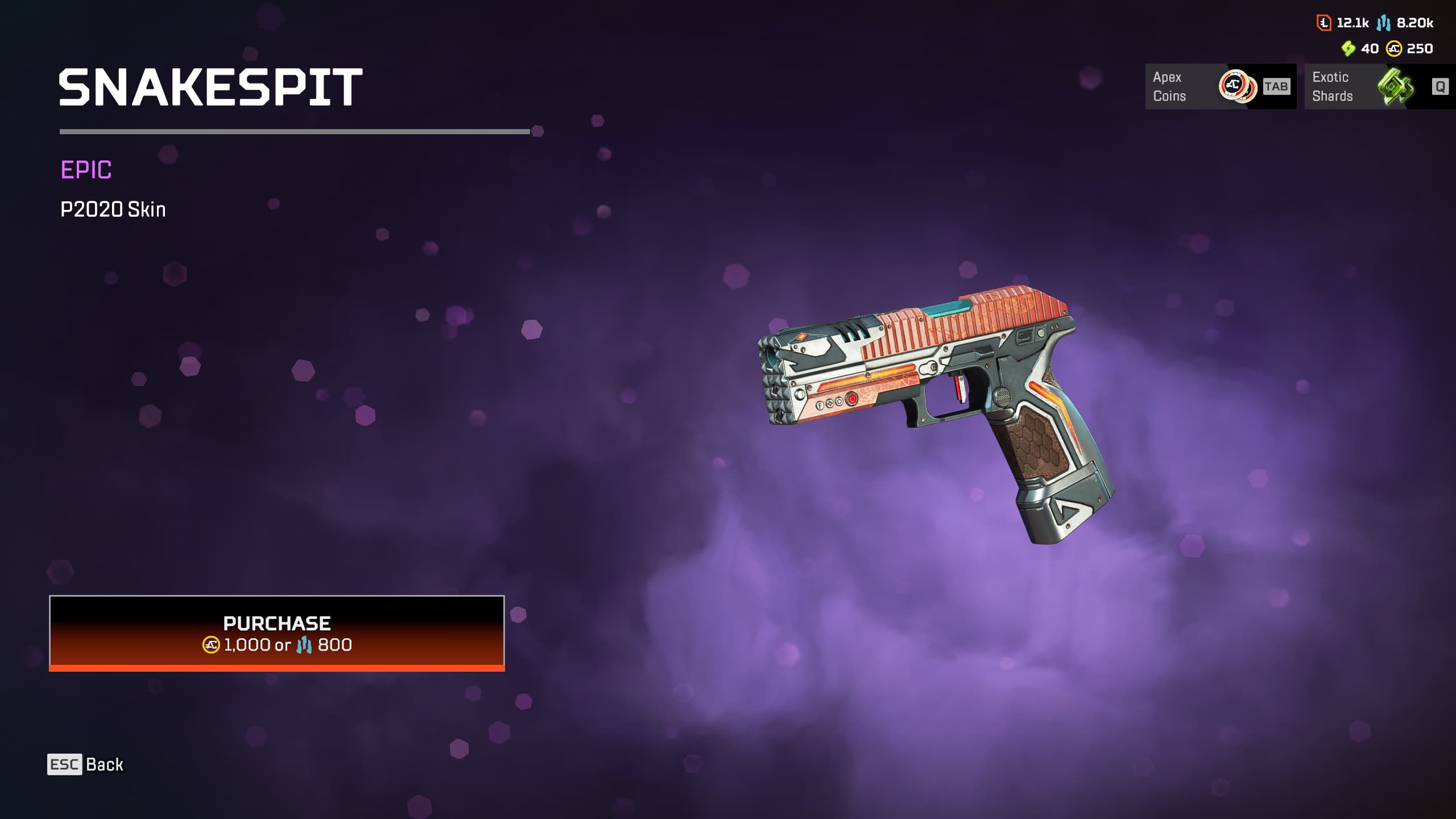Open the Exotic Shards store
This screenshot has height=819, width=1456.
point(1379,86)
